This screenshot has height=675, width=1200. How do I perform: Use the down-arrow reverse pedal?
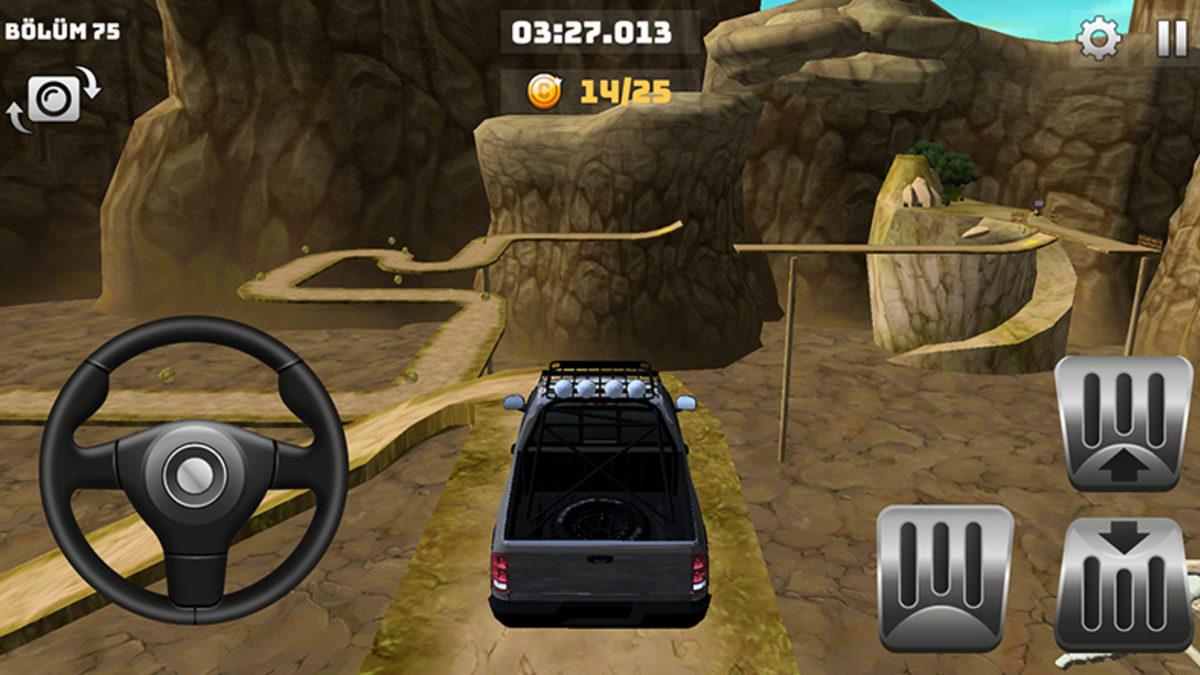point(1124,583)
